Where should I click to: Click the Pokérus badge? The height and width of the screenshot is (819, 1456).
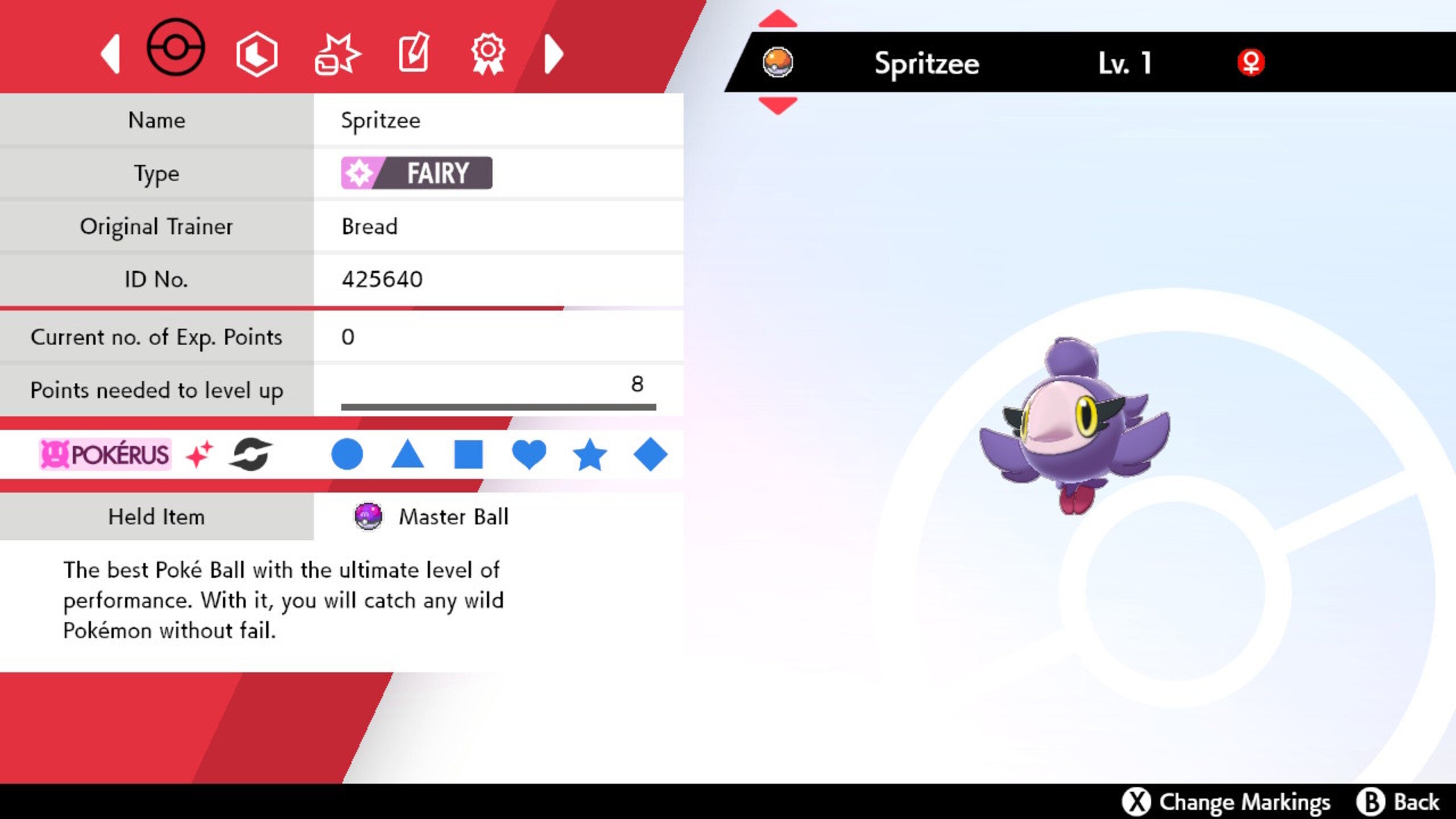pyautogui.click(x=105, y=452)
